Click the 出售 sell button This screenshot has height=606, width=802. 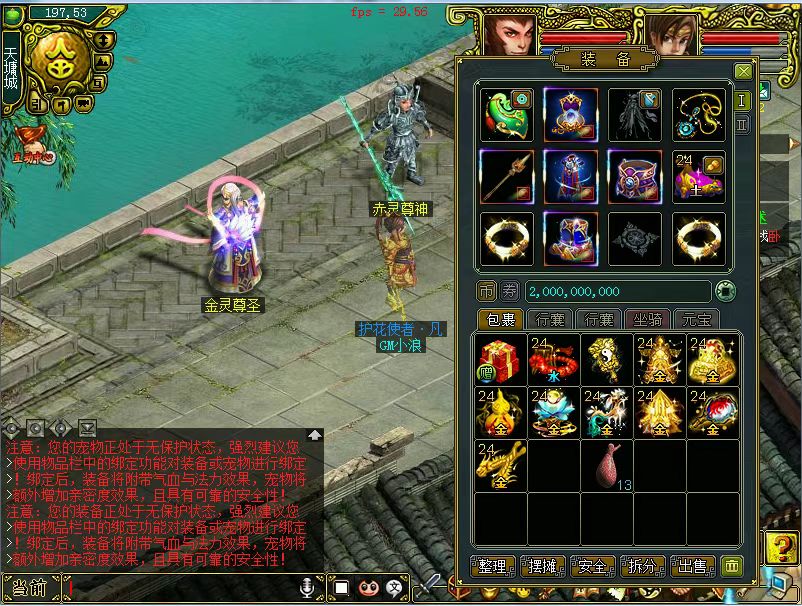coord(693,566)
